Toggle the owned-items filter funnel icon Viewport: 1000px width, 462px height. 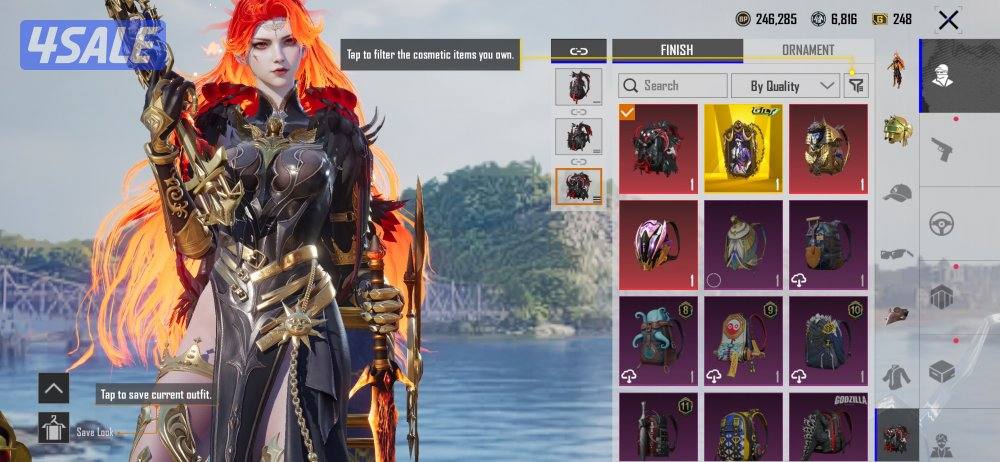point(856,86)
